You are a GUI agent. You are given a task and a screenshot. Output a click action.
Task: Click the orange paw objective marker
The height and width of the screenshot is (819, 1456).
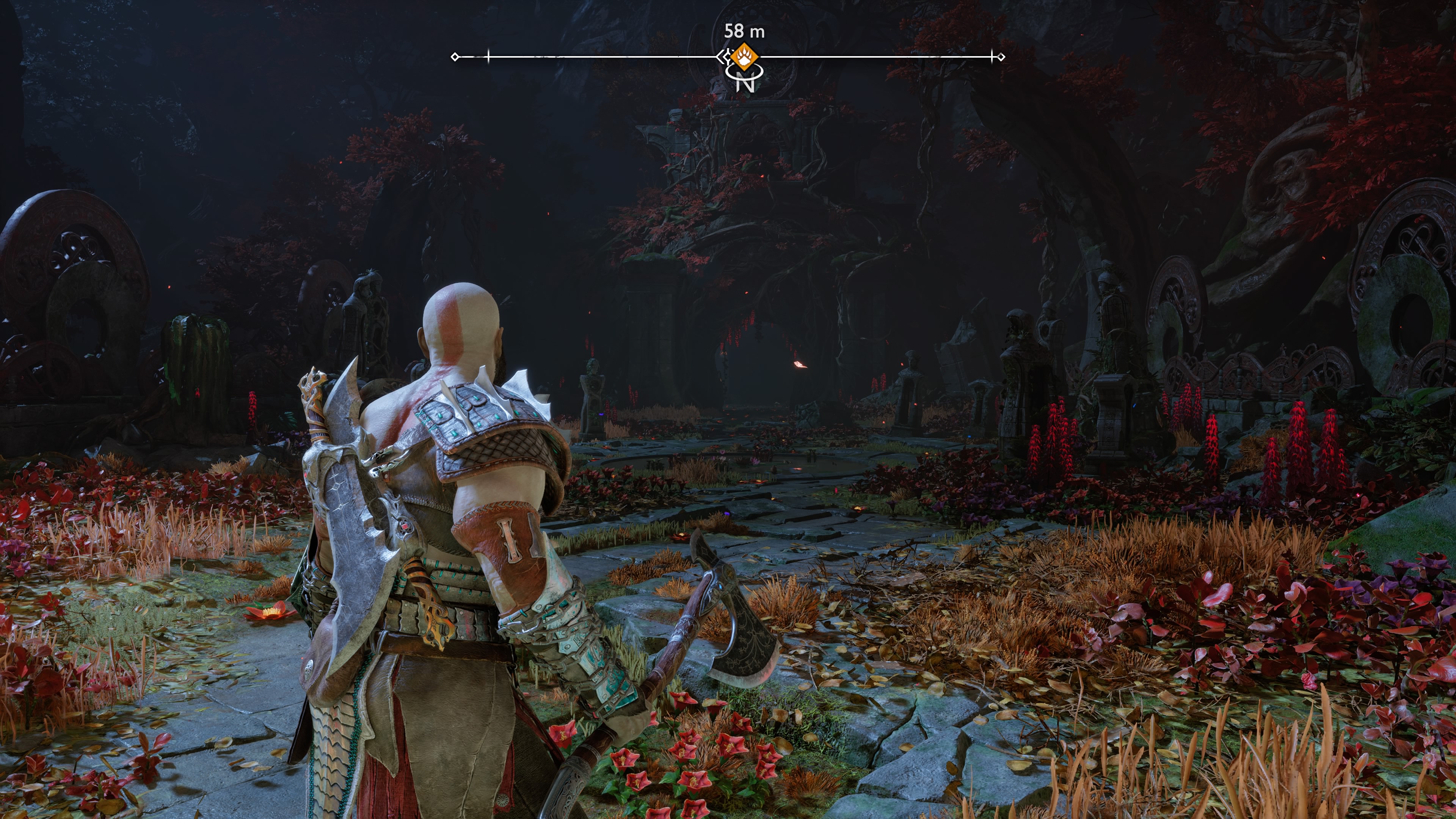pyautogui.click(x=743, y=56)
